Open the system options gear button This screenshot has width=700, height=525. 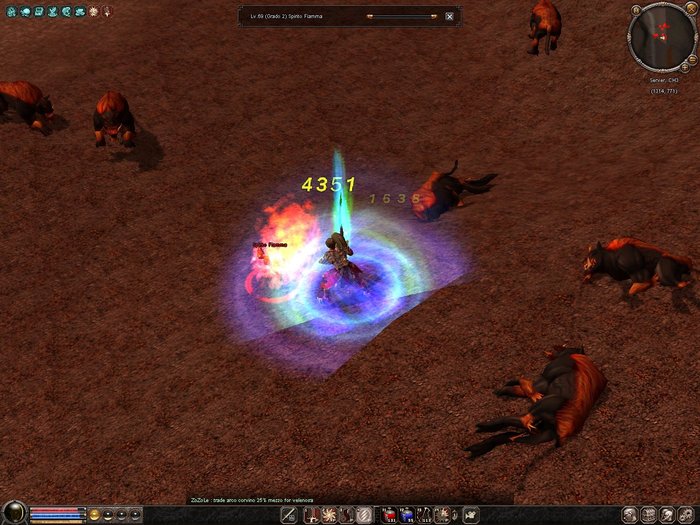(x=685, y=514)
